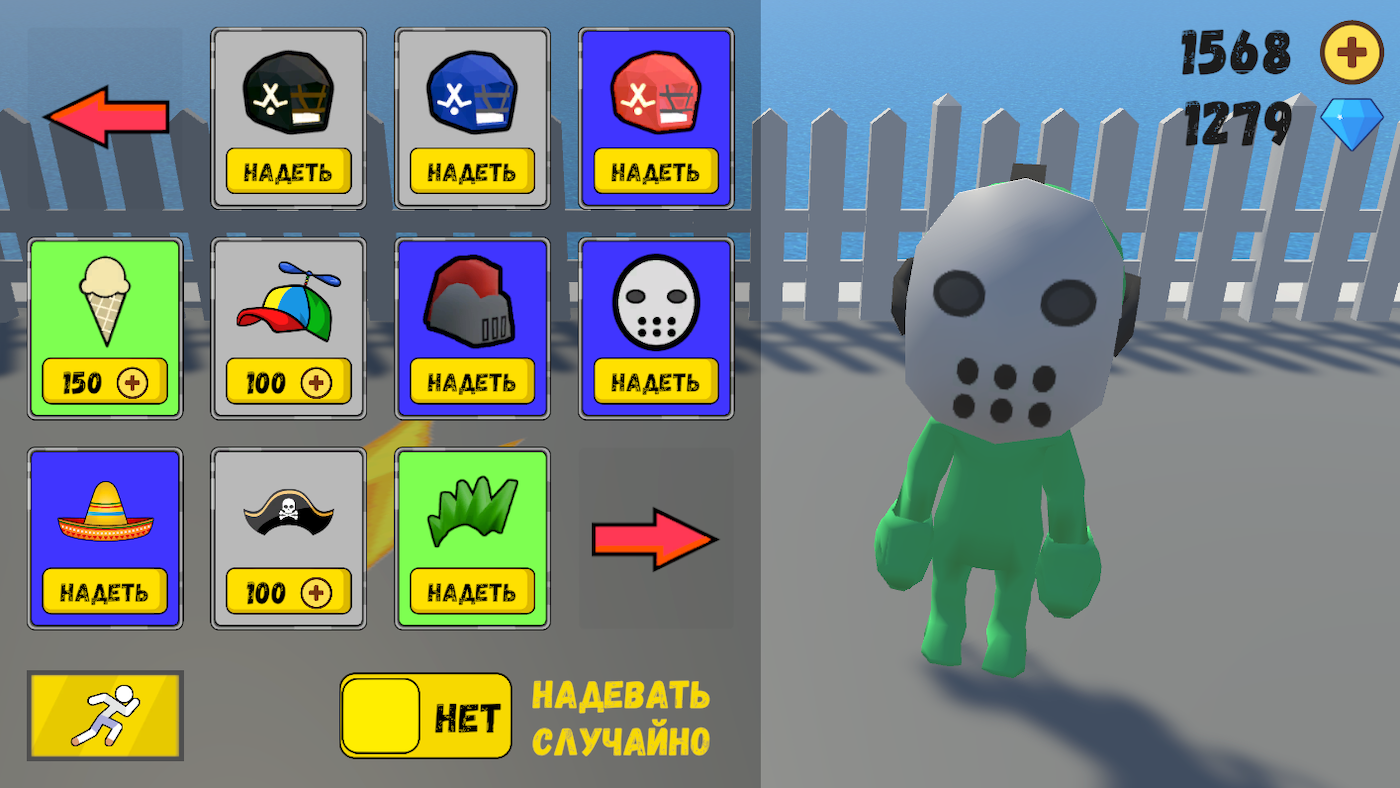Go to next hat page with right arrow
The height and width of the screenshot is (788, 1400).
656,537
